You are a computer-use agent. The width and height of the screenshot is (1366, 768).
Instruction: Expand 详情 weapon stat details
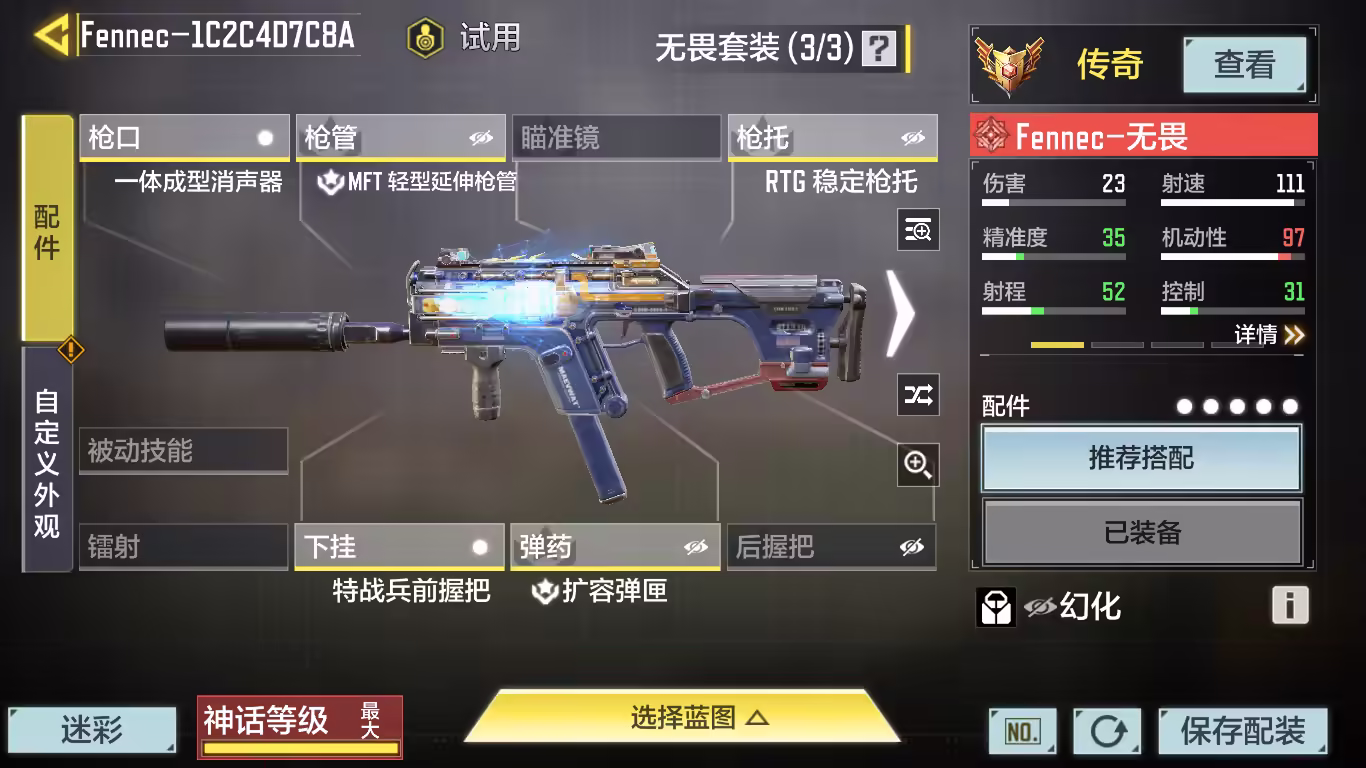coord(1268,335)
